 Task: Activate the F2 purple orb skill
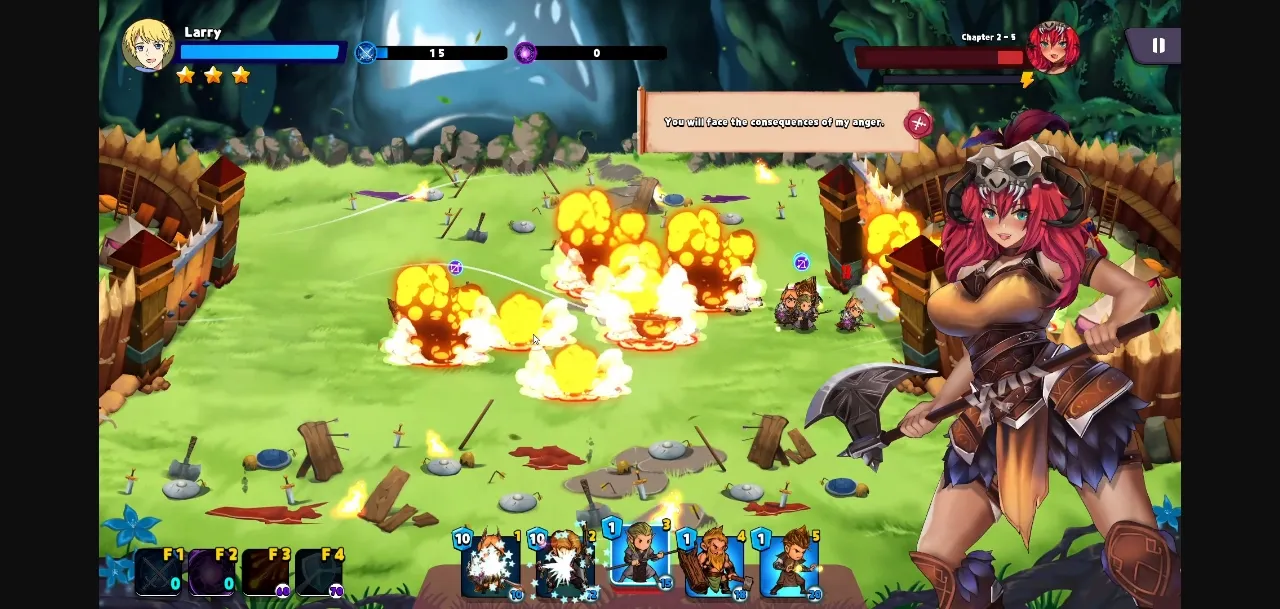coord(213,572)
